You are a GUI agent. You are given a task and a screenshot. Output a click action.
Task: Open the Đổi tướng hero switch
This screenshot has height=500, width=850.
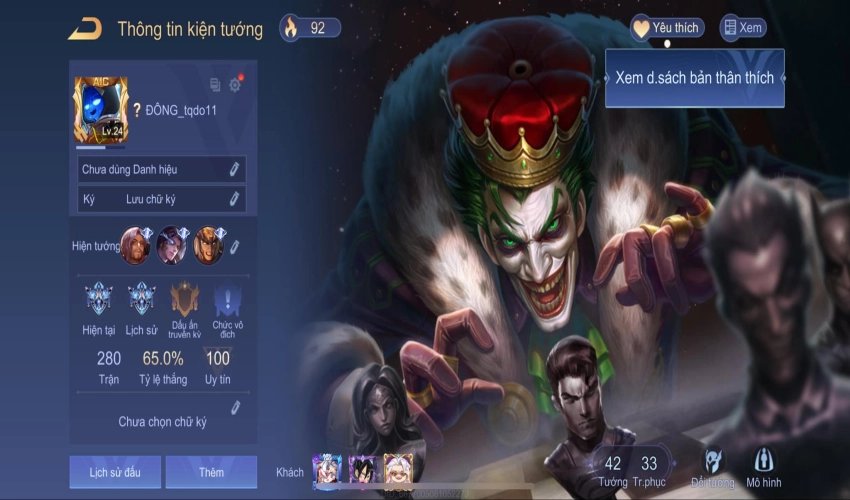[x=714, y=465]
